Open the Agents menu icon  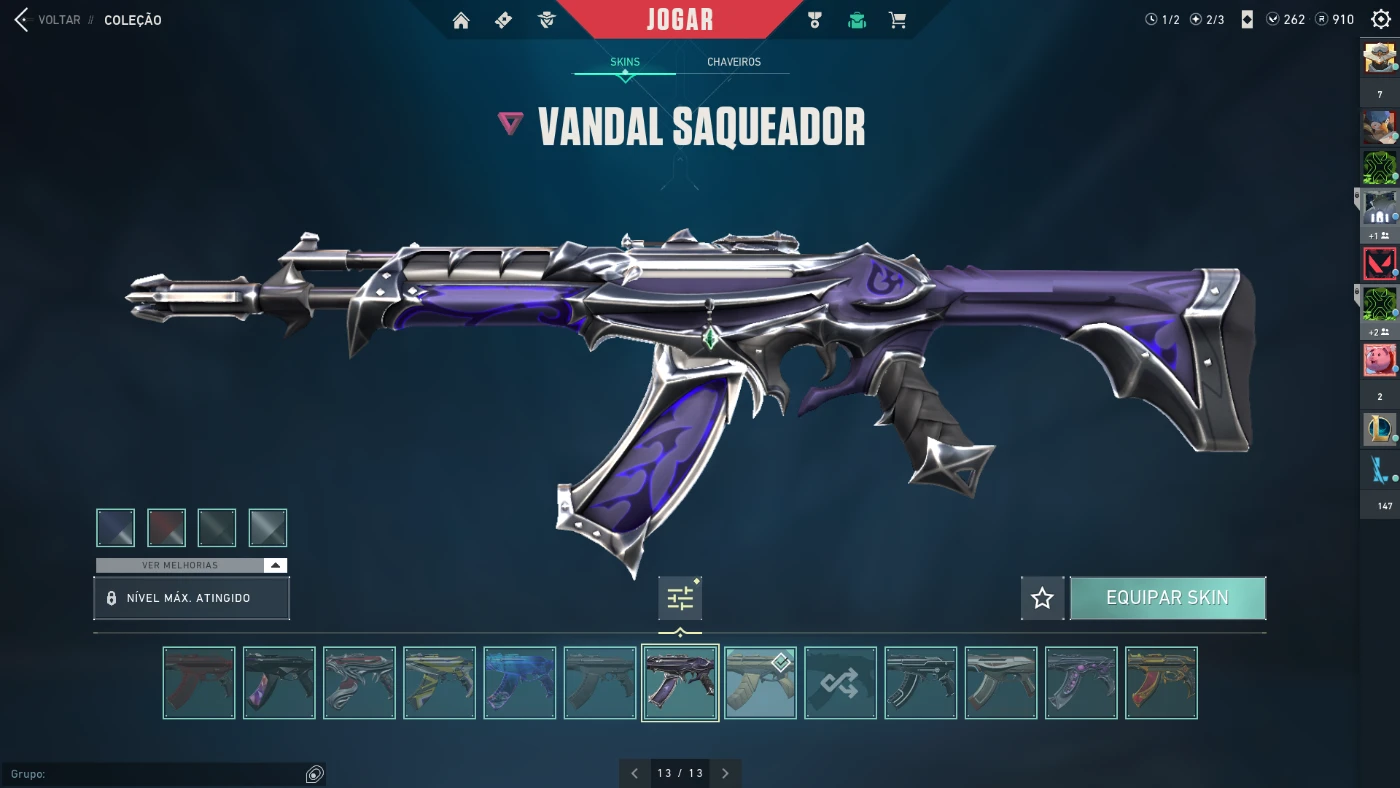pos(546,19)
